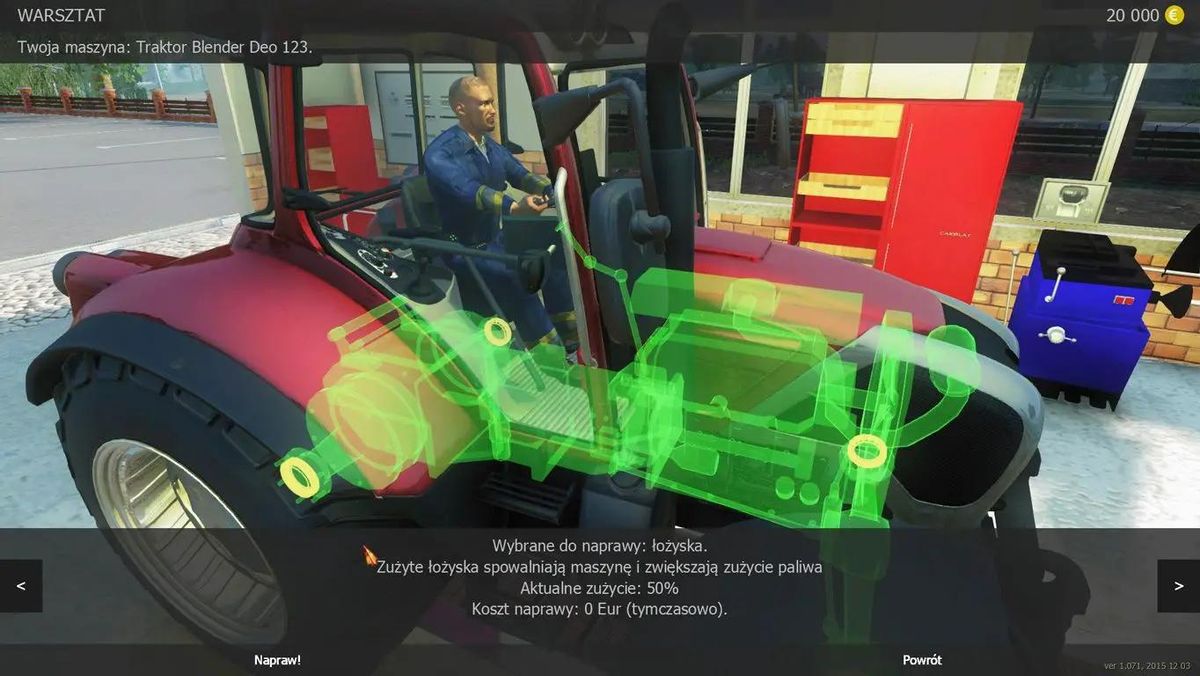This screenshot has width=1200, height=676.
Task: Show the next part with right arrow
Action: 1178,586
